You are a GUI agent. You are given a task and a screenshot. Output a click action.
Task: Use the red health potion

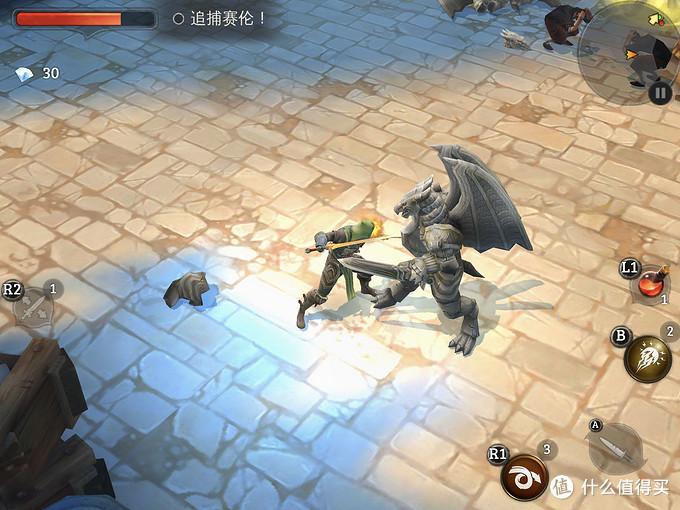click(652, 283)
